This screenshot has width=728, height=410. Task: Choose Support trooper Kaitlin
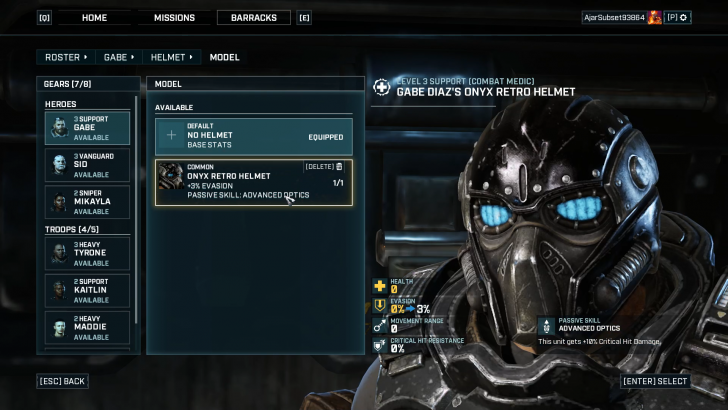pos(87,290)
